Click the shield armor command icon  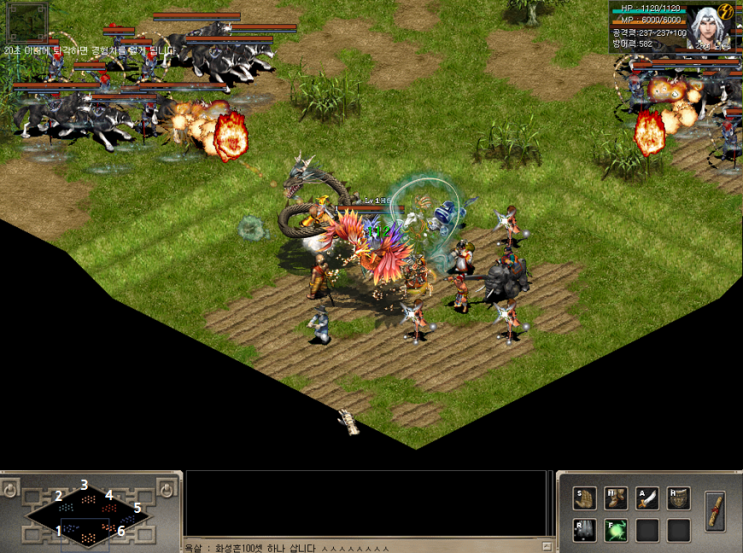point(679,497)
